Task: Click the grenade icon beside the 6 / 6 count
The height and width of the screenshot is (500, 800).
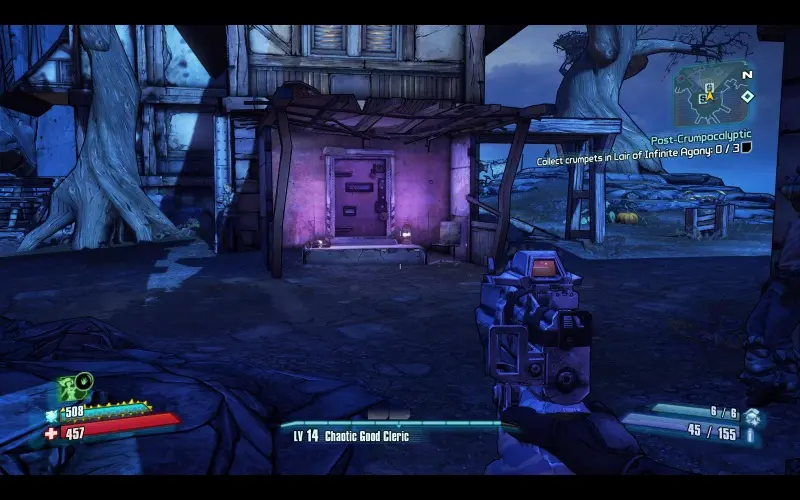Action: [x=751, y=414]
